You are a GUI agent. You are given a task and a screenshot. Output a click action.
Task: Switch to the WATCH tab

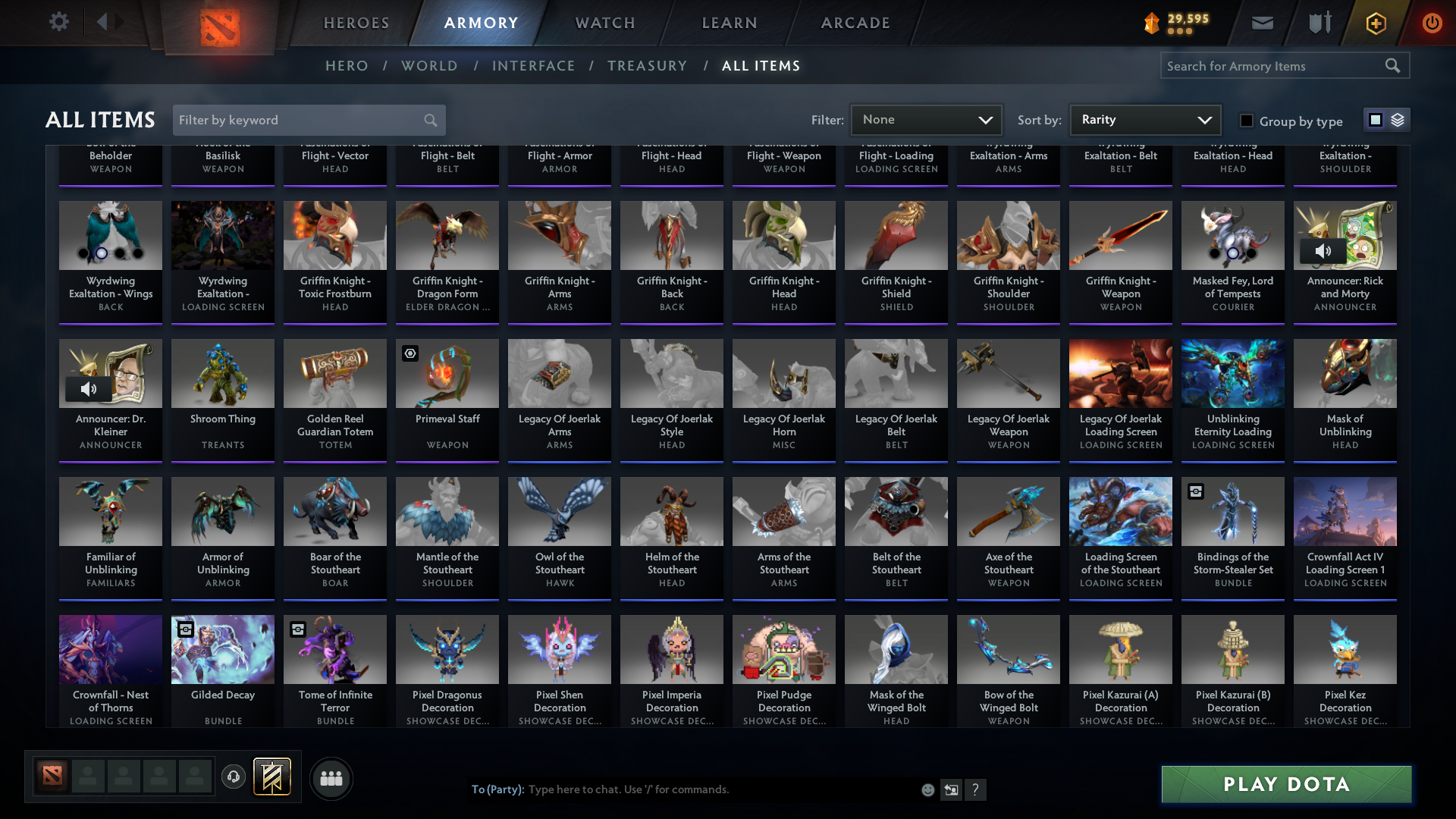pos(604,23)
